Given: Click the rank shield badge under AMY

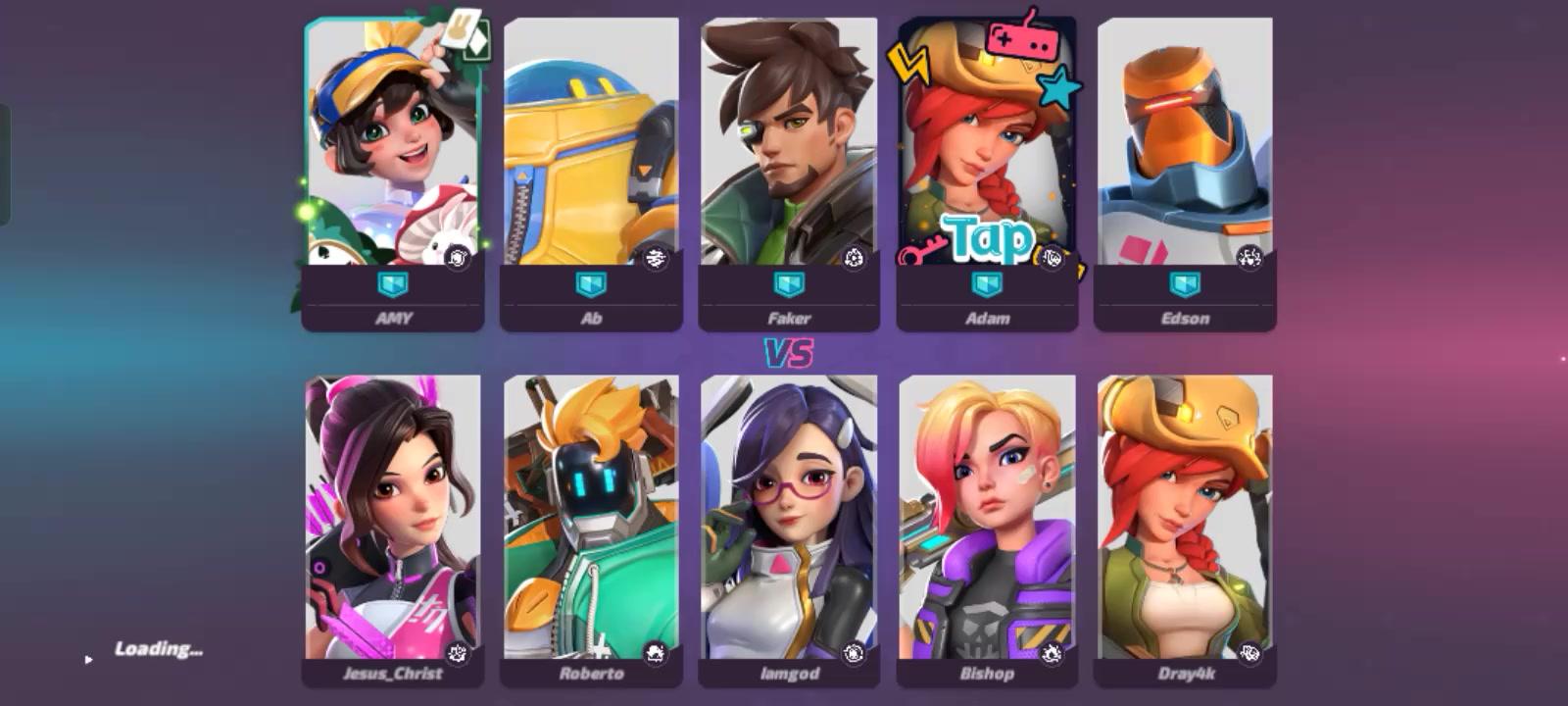Looking at the screenshot, I should point(393,285).
